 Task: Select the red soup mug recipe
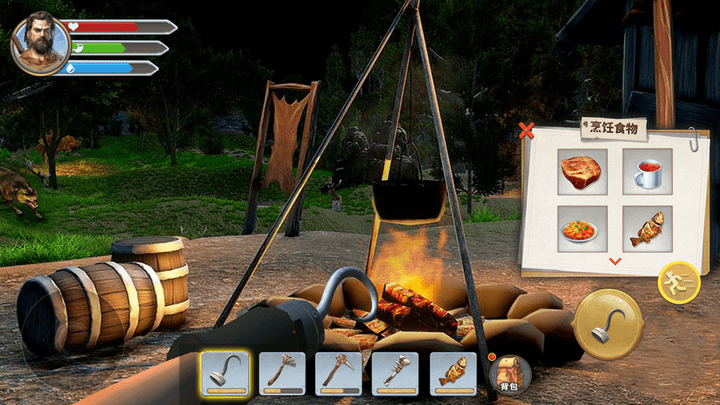646,171
